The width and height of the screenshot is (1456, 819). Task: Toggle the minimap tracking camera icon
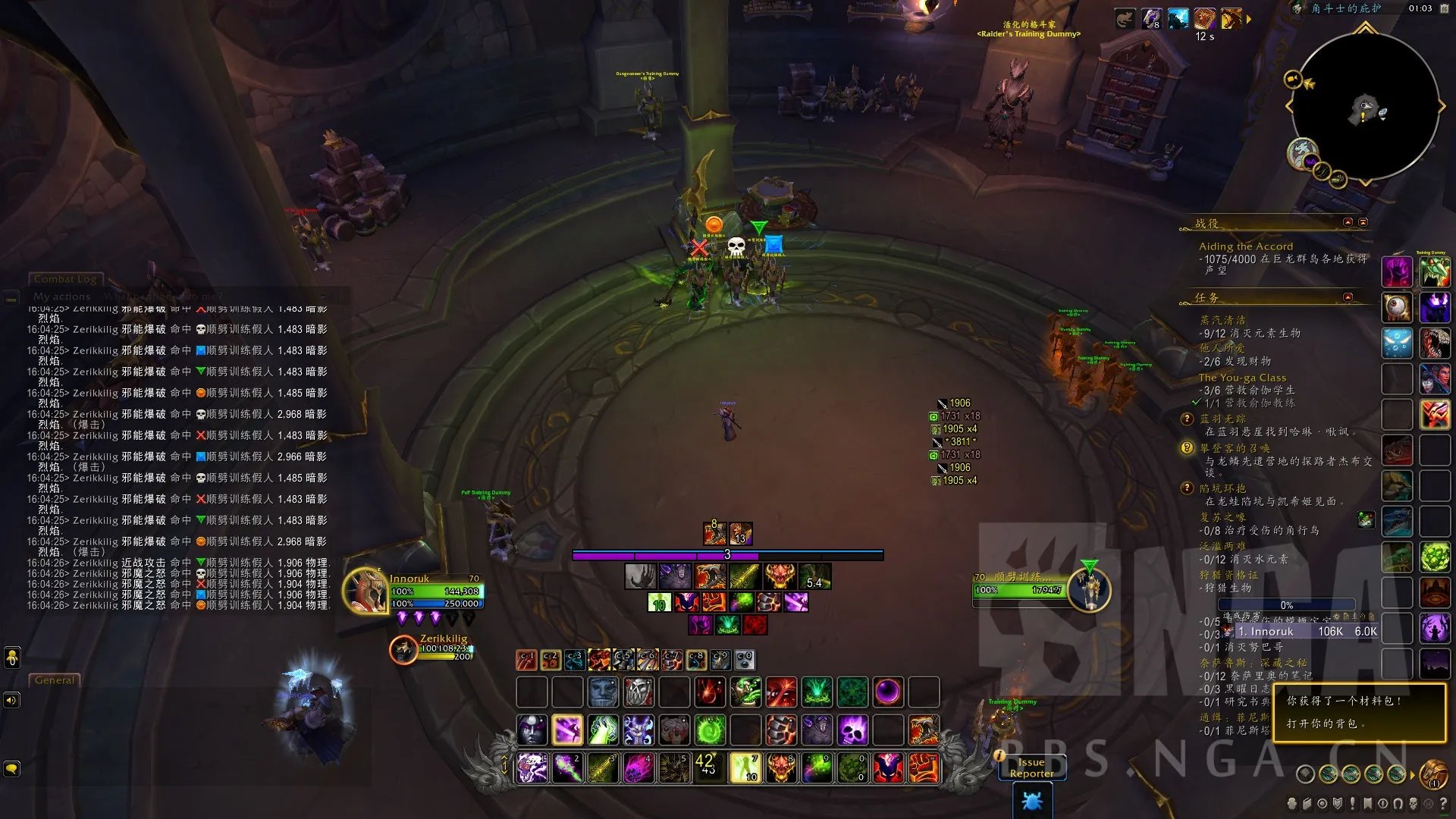click(x=1292, y=79)
